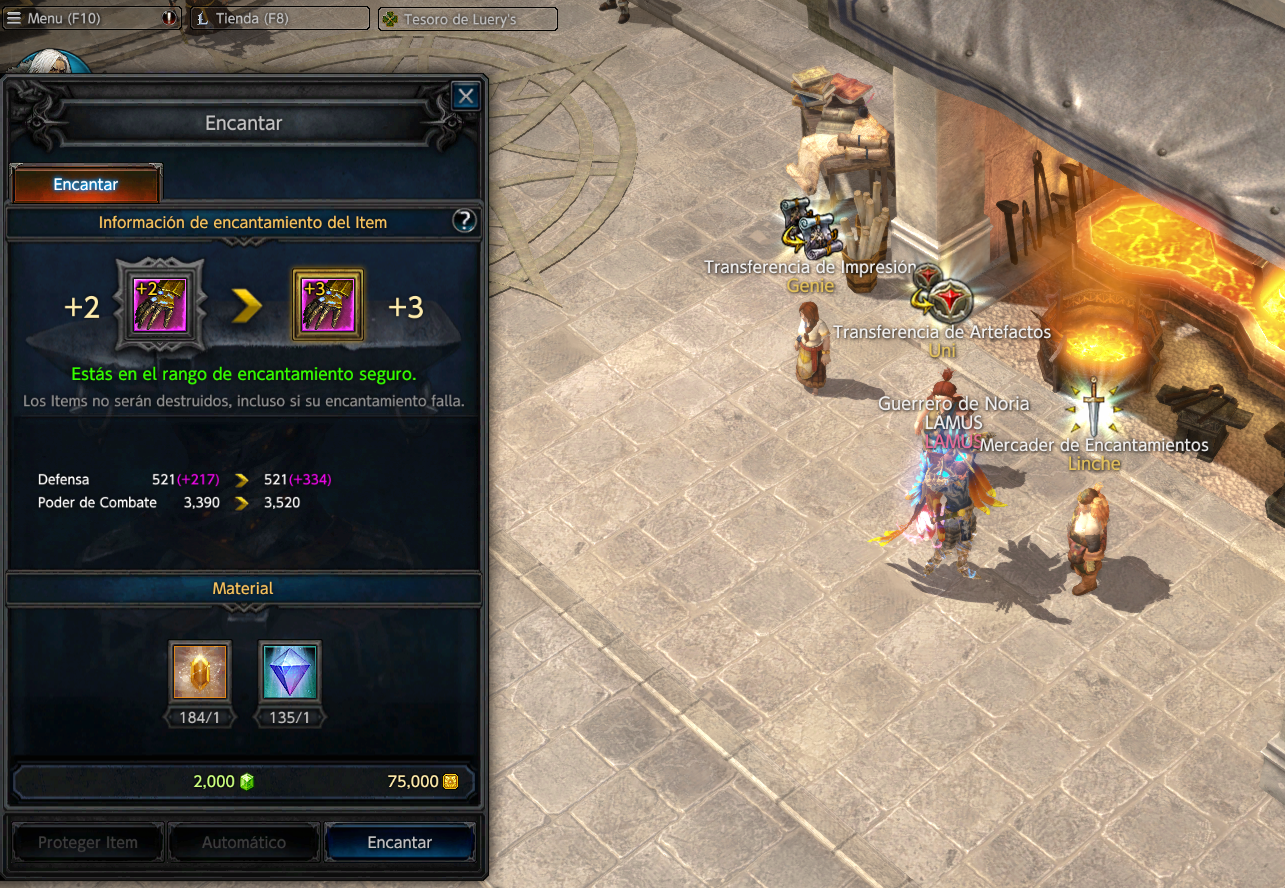Close the Encantar window
The width and height of the screenshot is (1285, 888).
[465, 96]
